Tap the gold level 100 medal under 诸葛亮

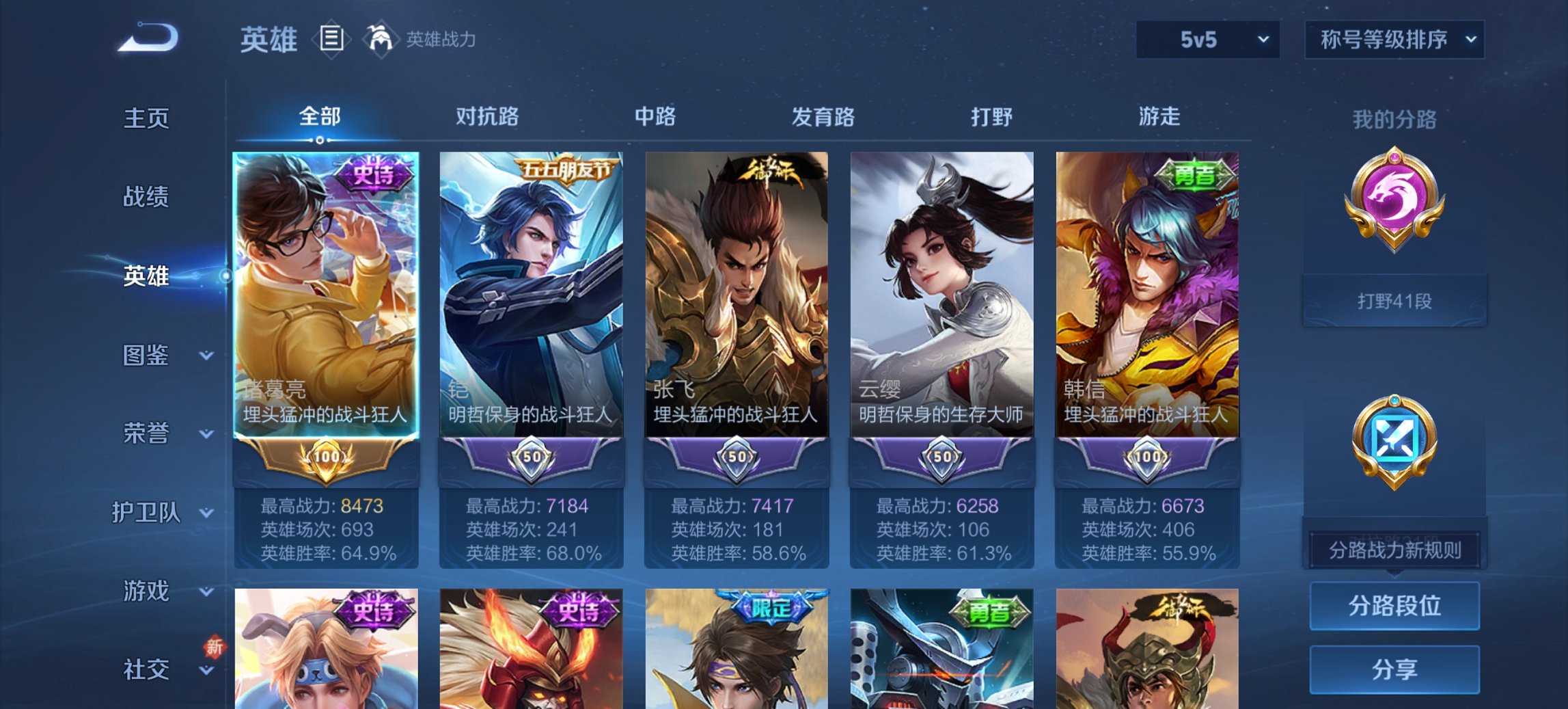tap(326, 459)
